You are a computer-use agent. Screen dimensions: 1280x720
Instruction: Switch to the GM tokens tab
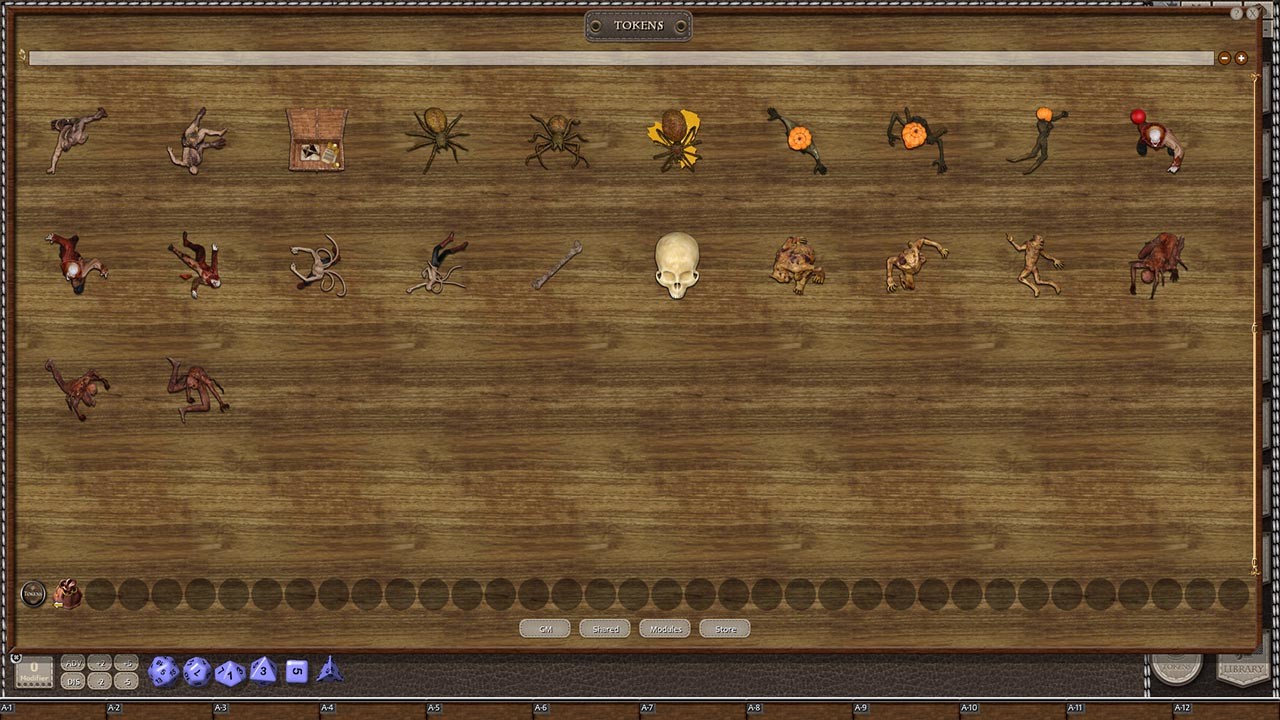point(544,628)
